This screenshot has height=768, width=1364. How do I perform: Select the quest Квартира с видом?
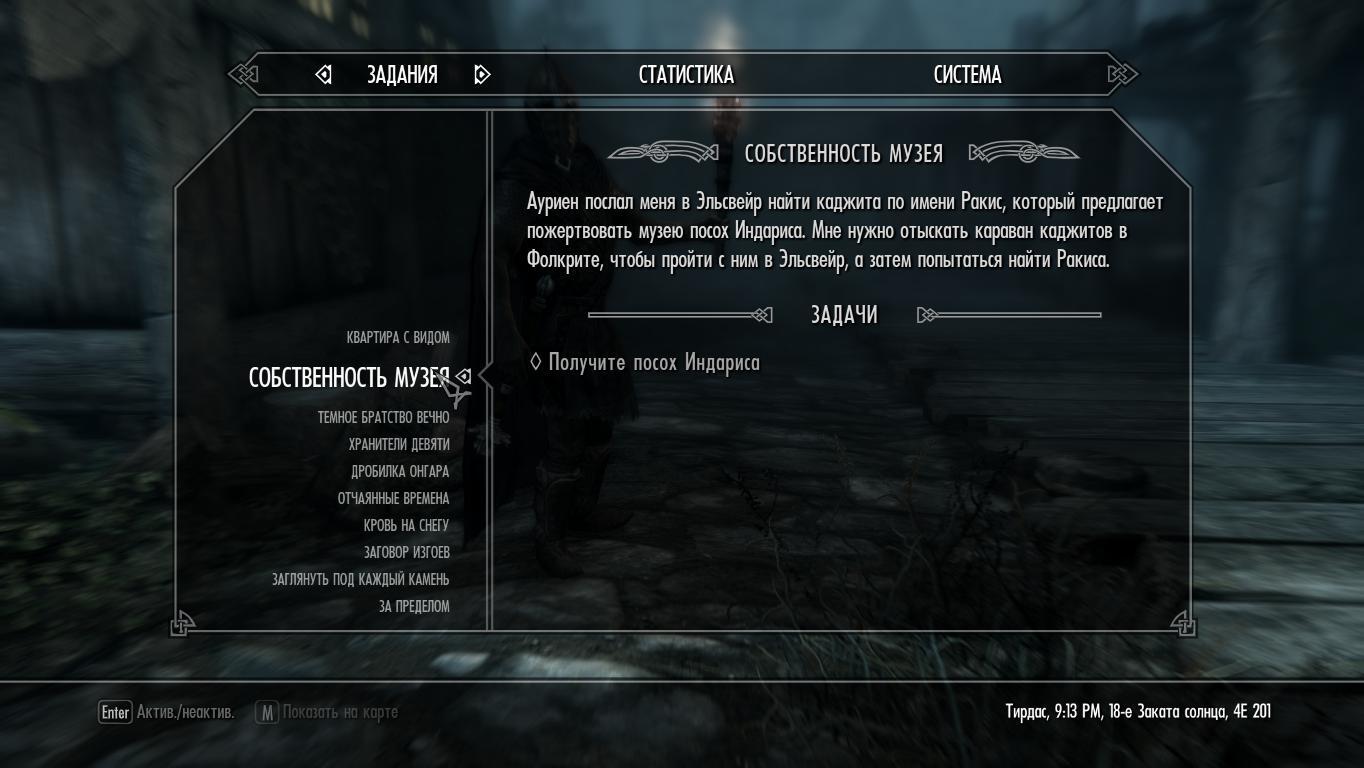click(x=398, y=338)
